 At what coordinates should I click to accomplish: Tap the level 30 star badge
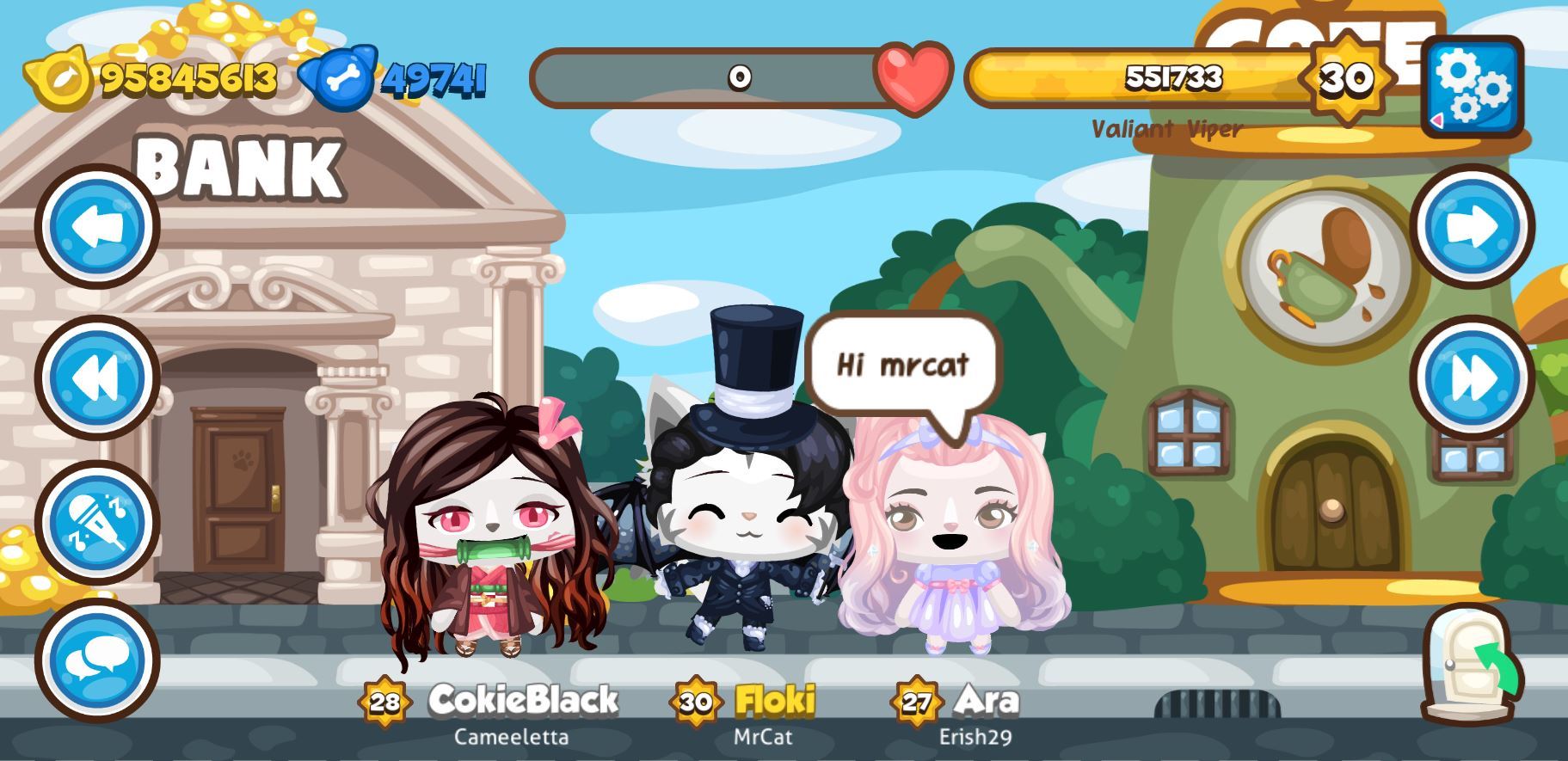1348,80
